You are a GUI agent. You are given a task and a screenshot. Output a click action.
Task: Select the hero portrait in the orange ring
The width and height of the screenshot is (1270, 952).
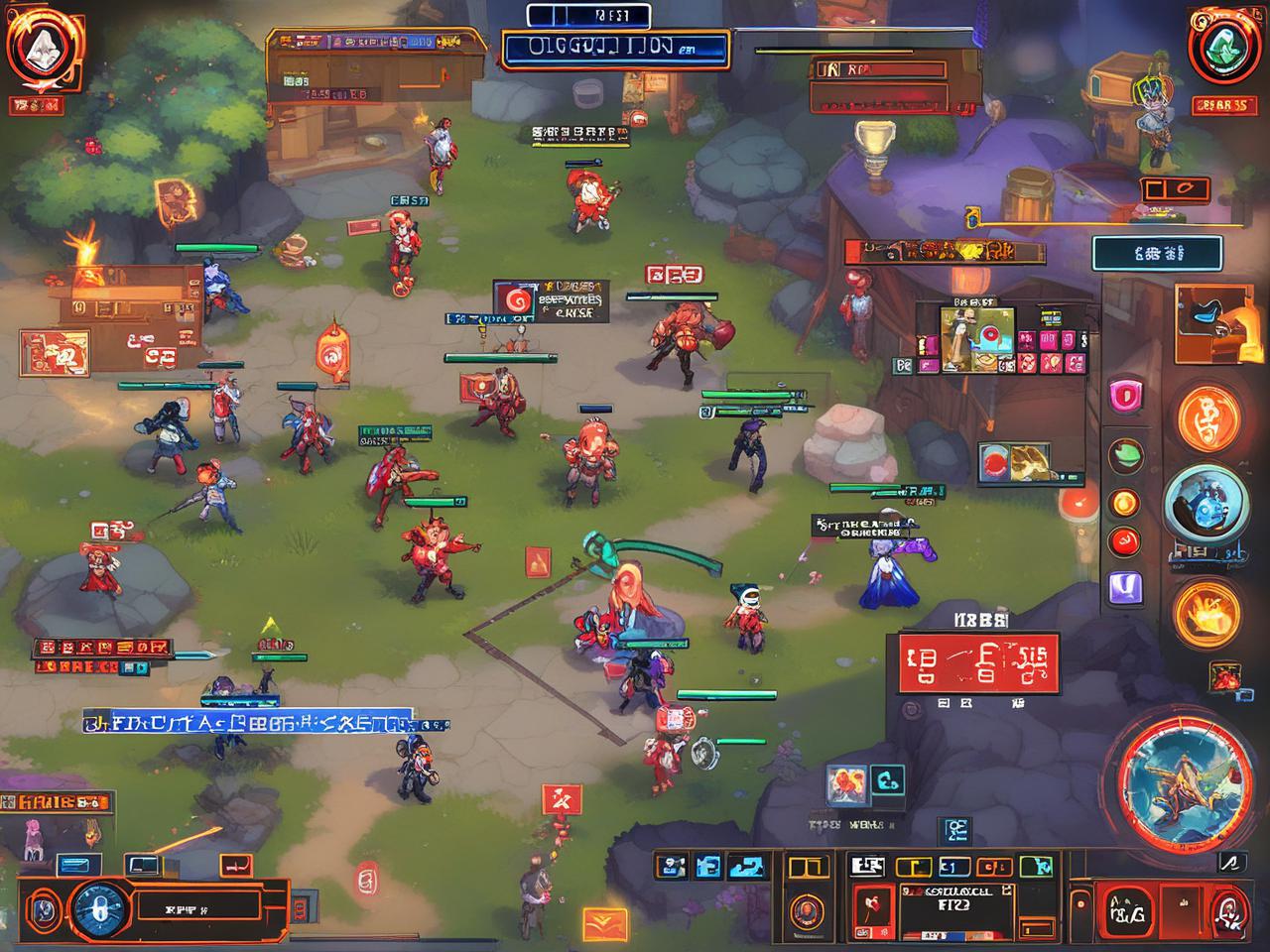pos(805,909)
